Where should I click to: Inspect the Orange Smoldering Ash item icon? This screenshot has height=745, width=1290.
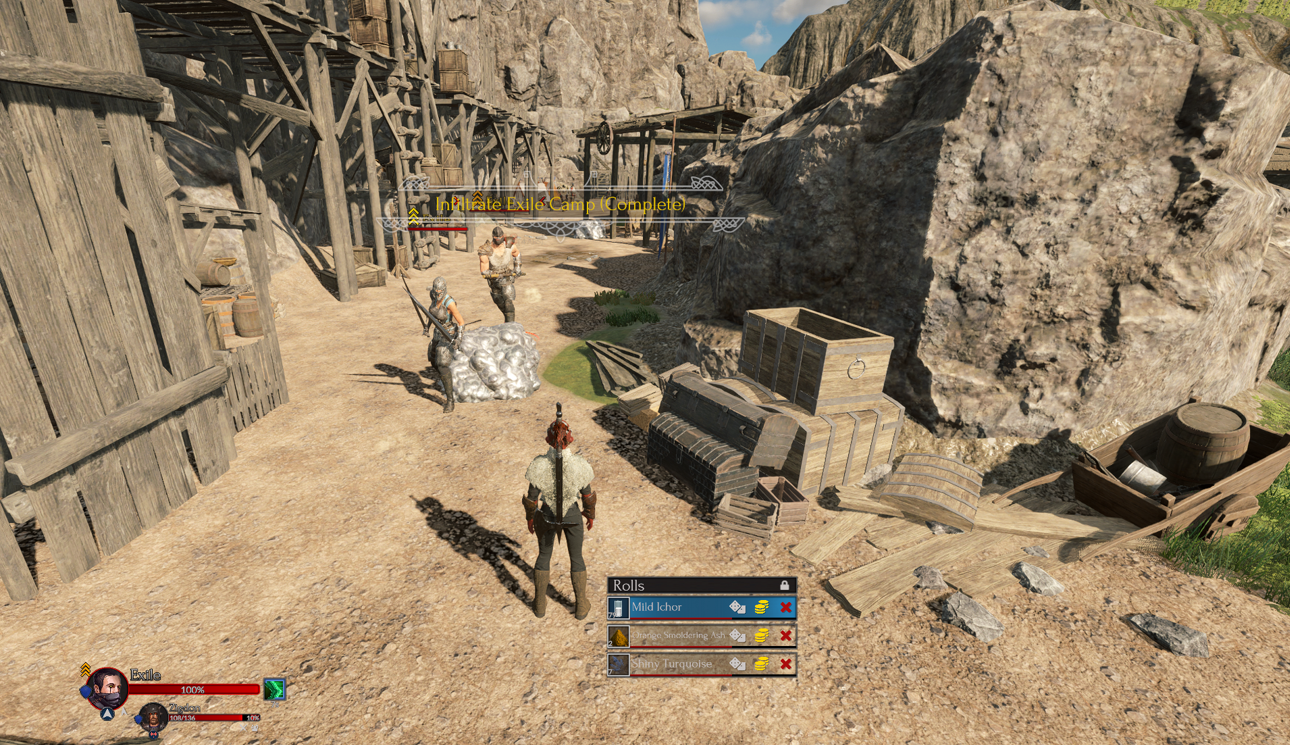(619, 636)
